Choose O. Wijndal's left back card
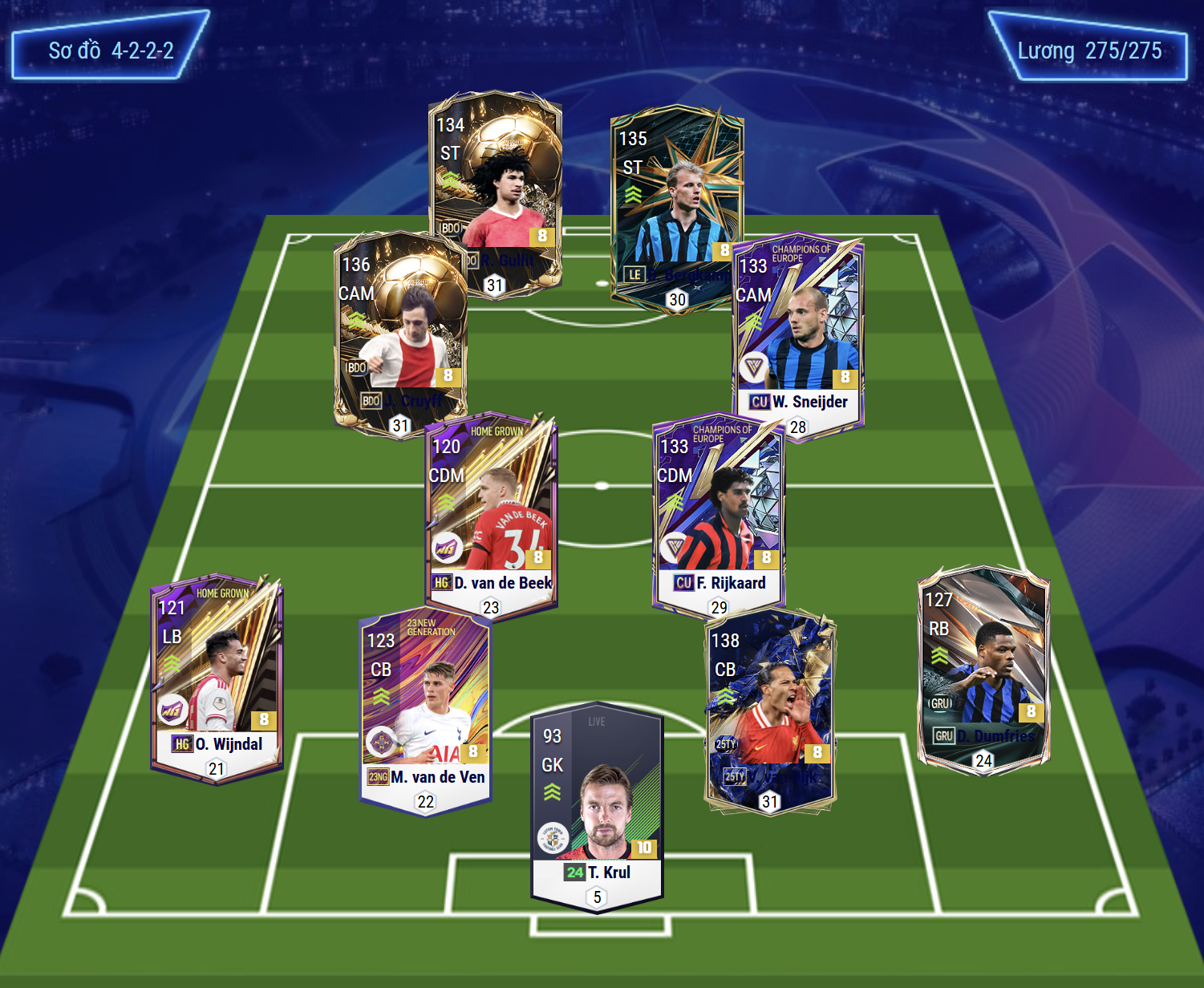The width and height of the screenshot is (1204, 988). 217,674
